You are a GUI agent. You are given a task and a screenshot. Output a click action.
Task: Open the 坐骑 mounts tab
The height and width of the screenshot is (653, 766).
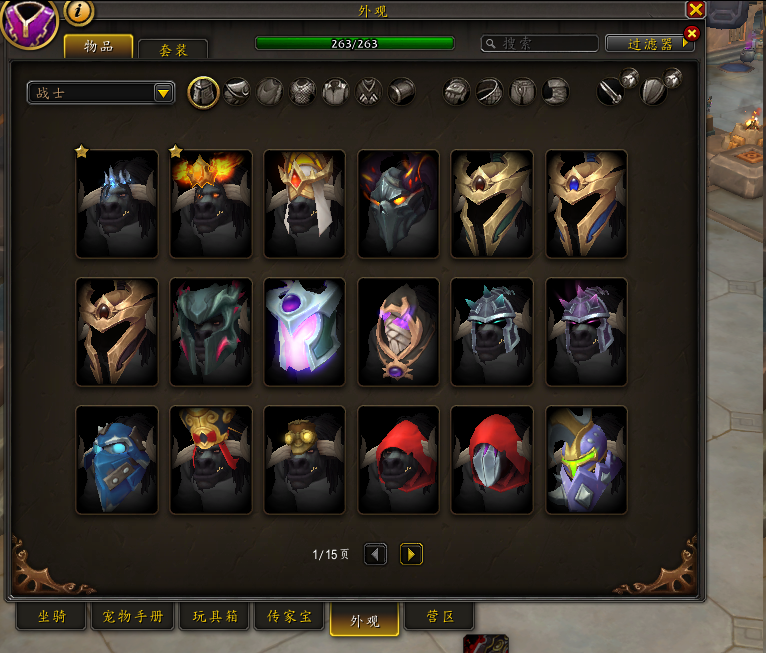(52, 617)
